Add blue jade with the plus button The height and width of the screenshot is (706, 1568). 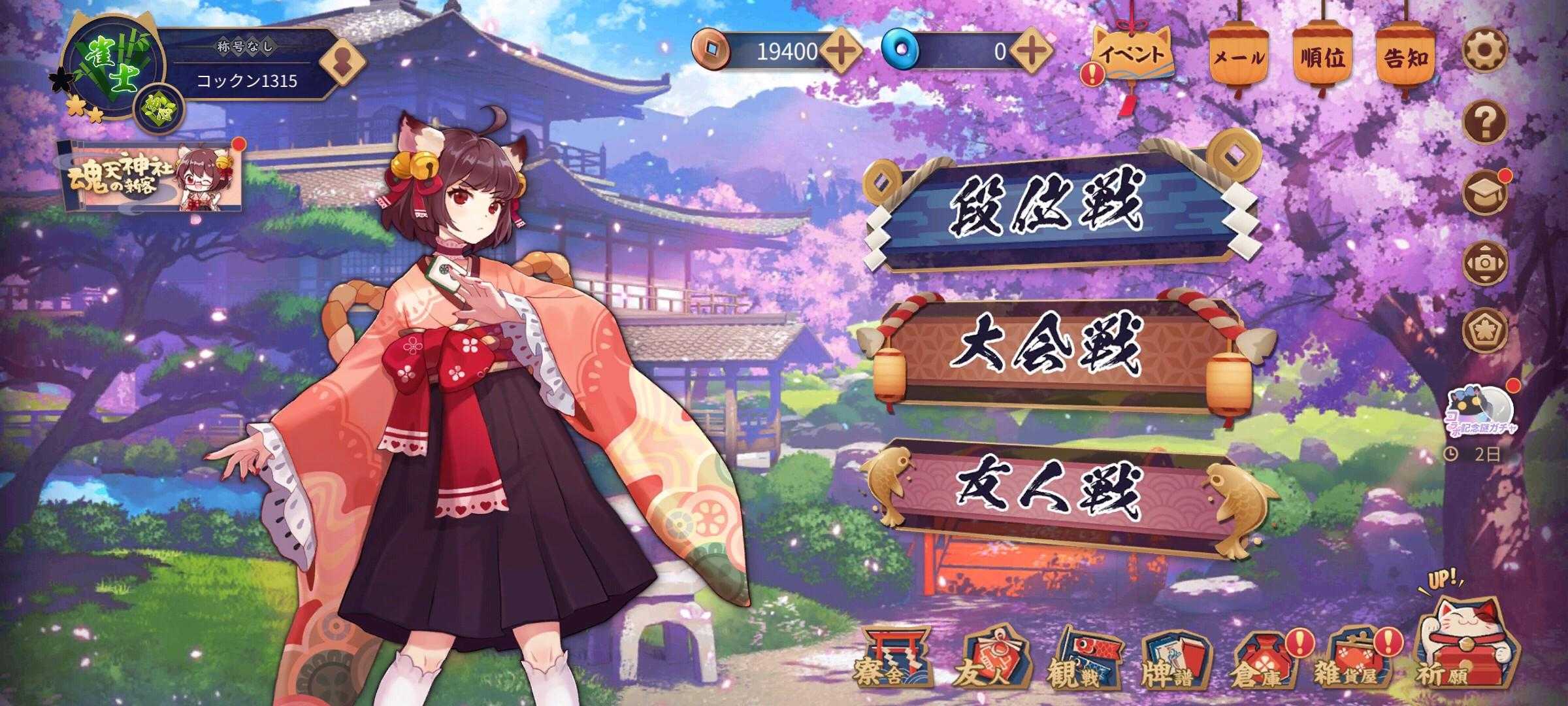[1032, 50]
